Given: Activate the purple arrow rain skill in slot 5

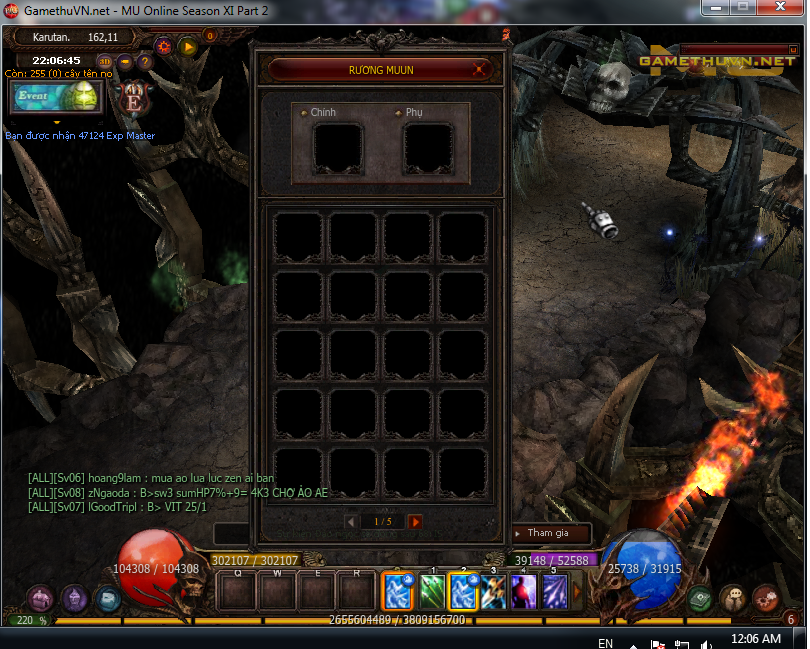Looking at the screenshot, I should [554, 591].
